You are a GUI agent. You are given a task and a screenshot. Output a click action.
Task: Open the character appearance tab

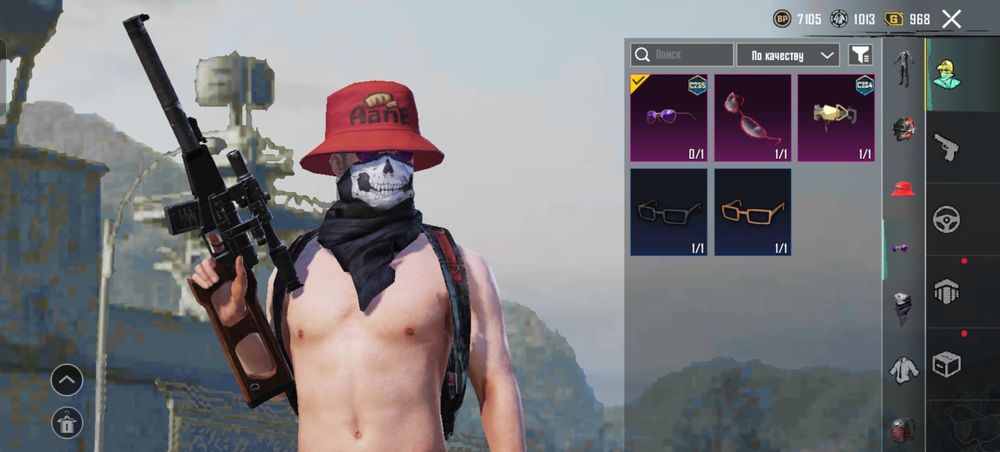pyautogui.click(x=946, y=73)
